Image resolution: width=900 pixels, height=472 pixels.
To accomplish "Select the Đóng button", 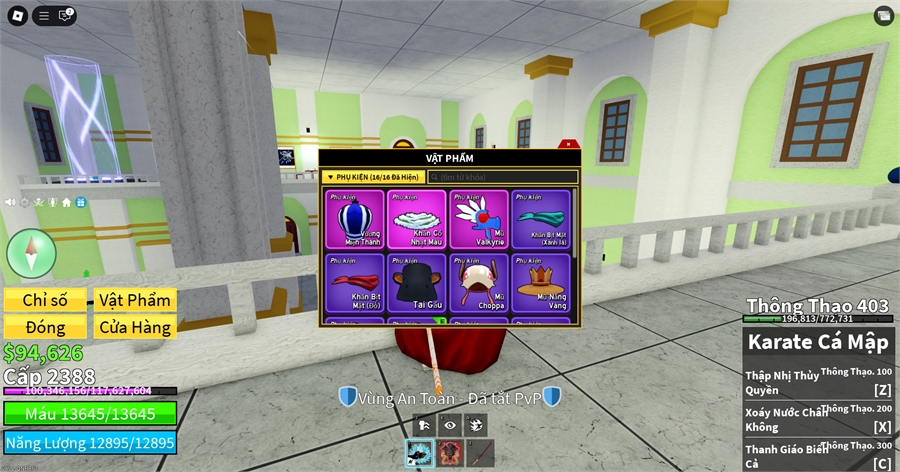I will (x=46, y=327).
